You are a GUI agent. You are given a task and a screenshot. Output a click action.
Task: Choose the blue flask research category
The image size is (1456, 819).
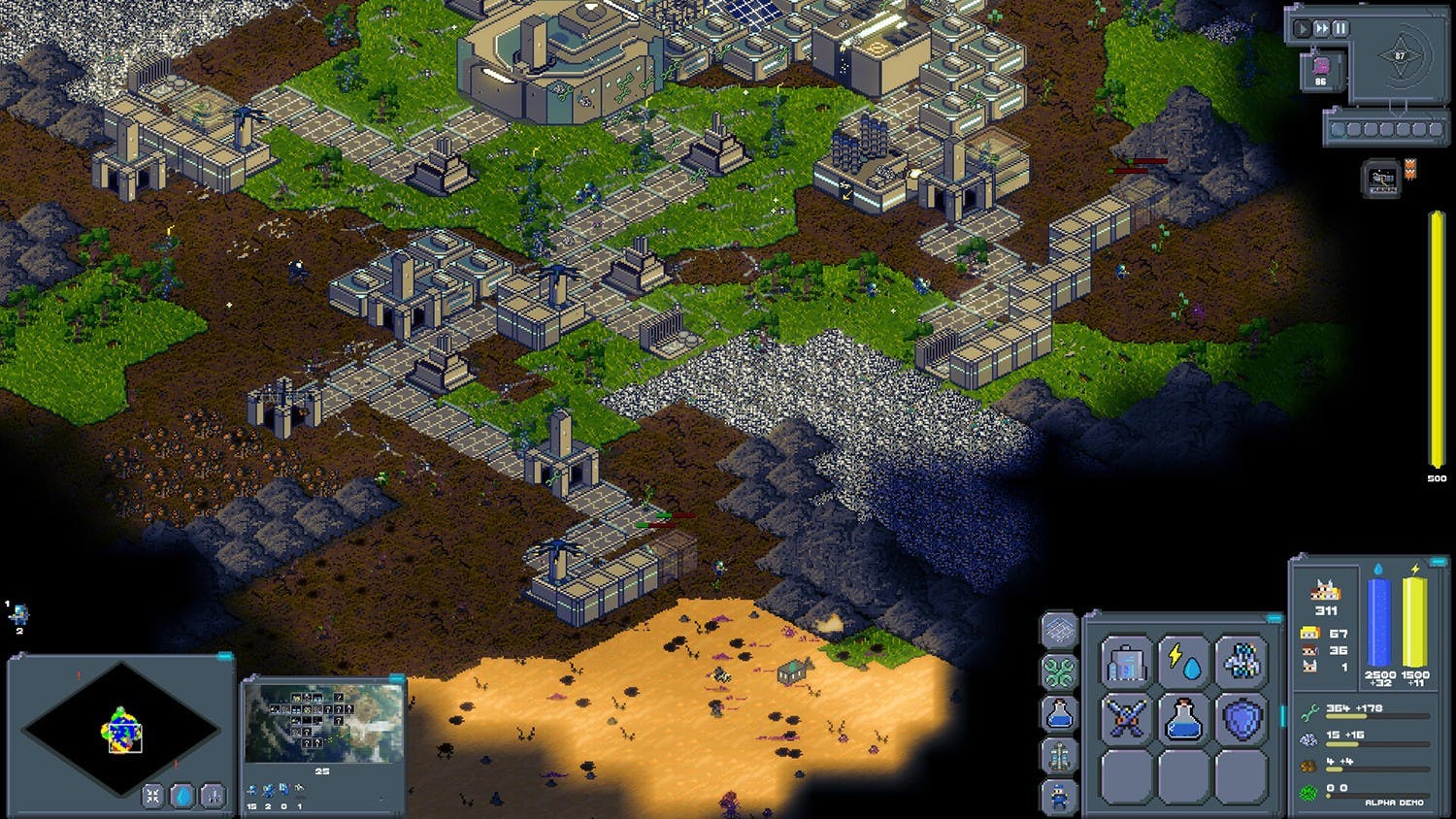point(1183,720)
